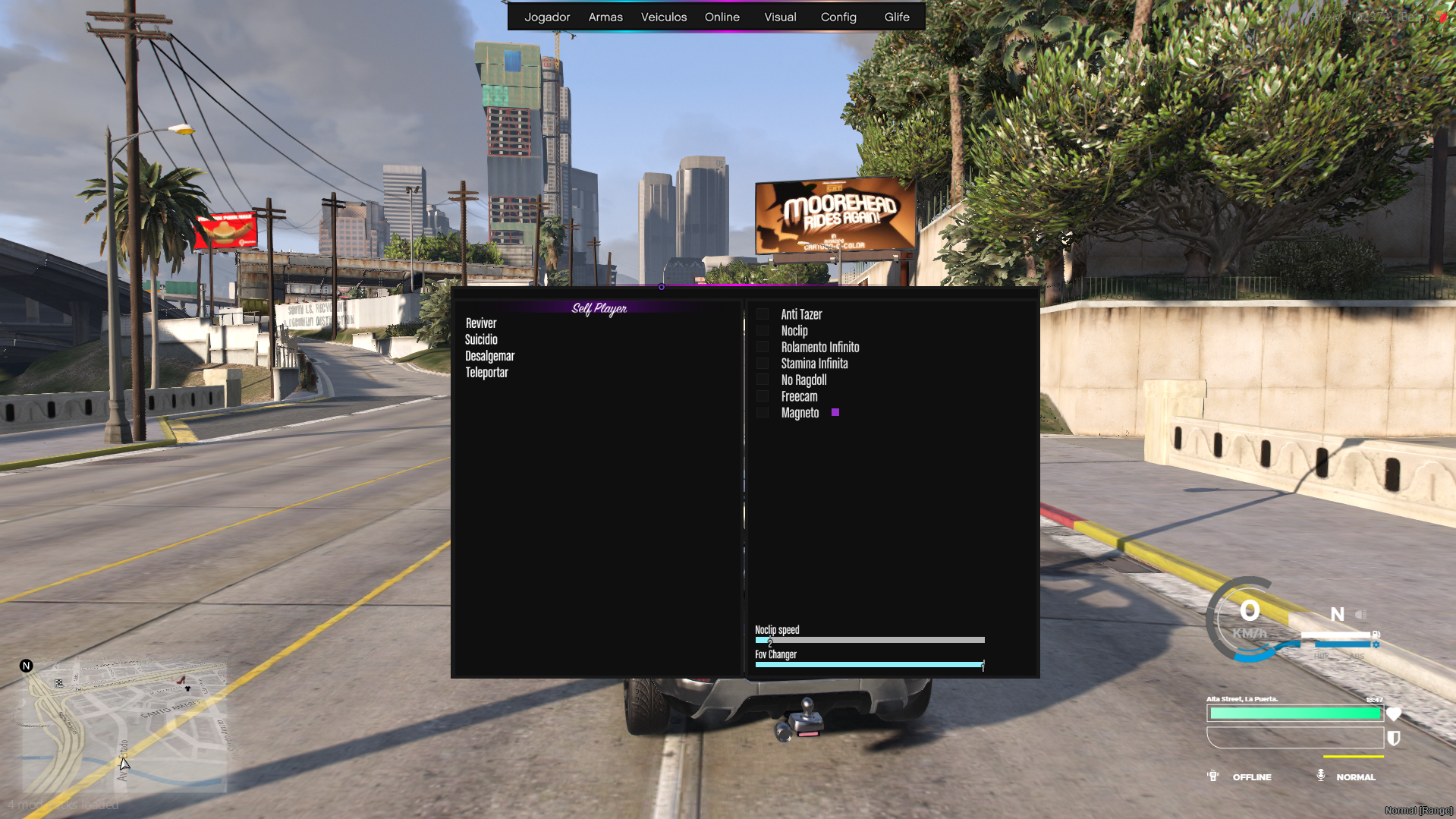Adjust the Noclip speed slider
Screen dimensions: 1456x819
(869, 640)
